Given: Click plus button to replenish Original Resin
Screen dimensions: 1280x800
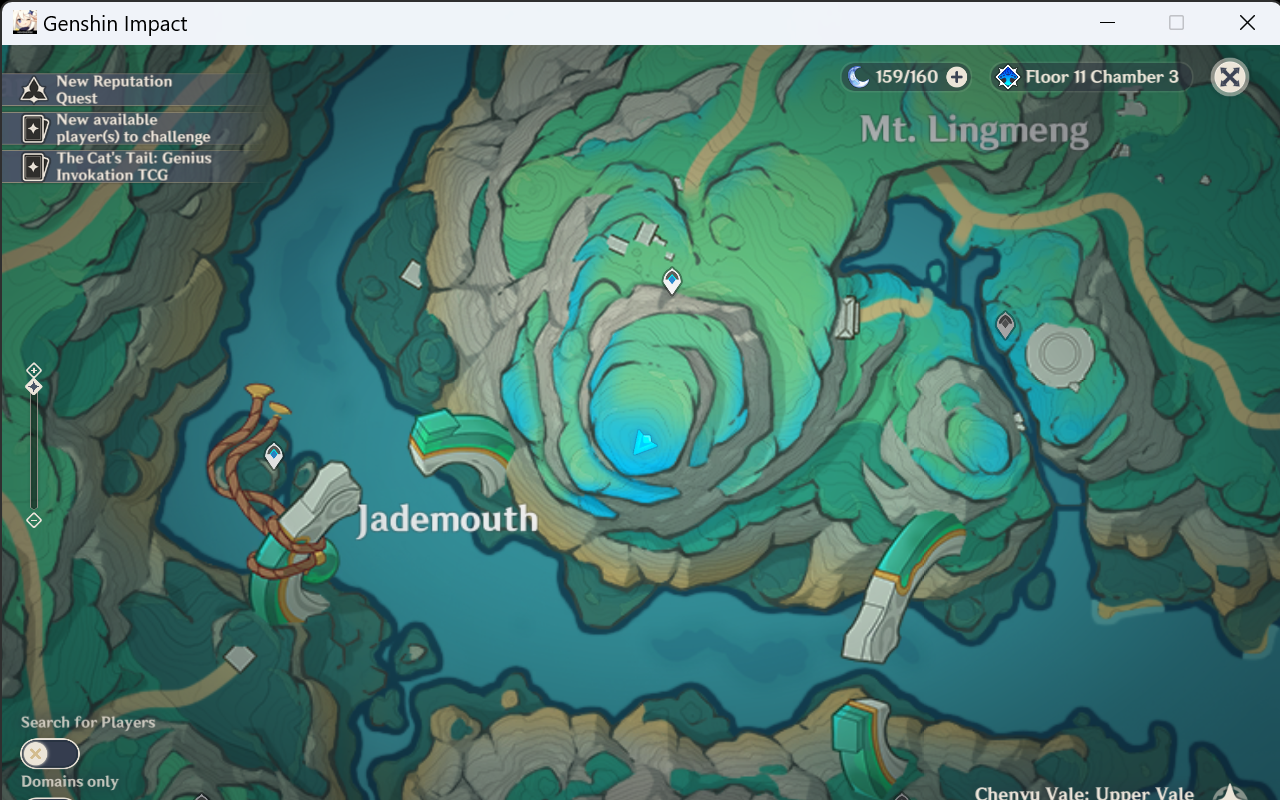Looking at the screenshot, I should [x=956, y=77].
